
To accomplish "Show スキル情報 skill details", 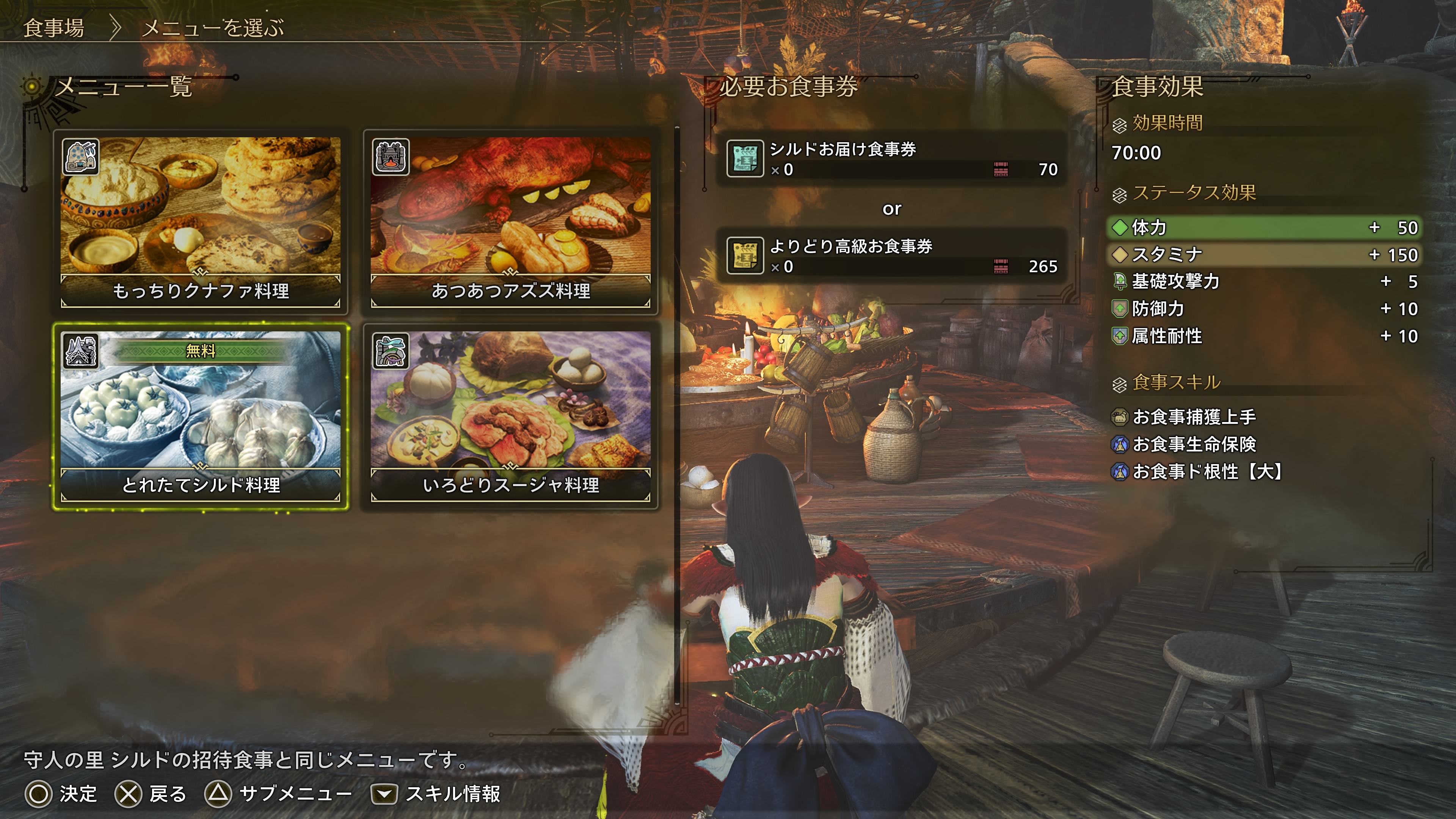I will pyautogui.click(x=436, y=794).
